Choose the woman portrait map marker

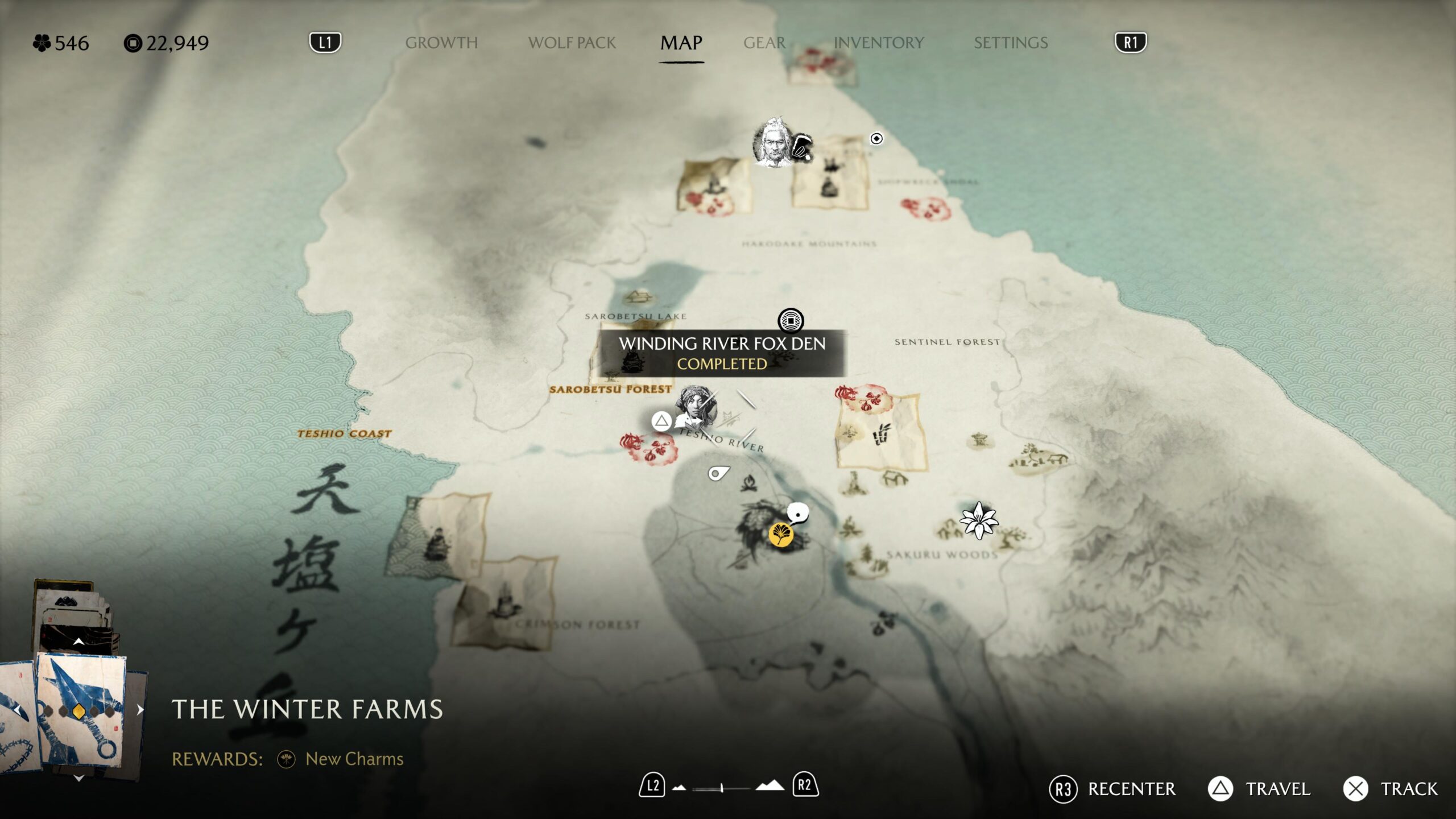tap(696, 407)
